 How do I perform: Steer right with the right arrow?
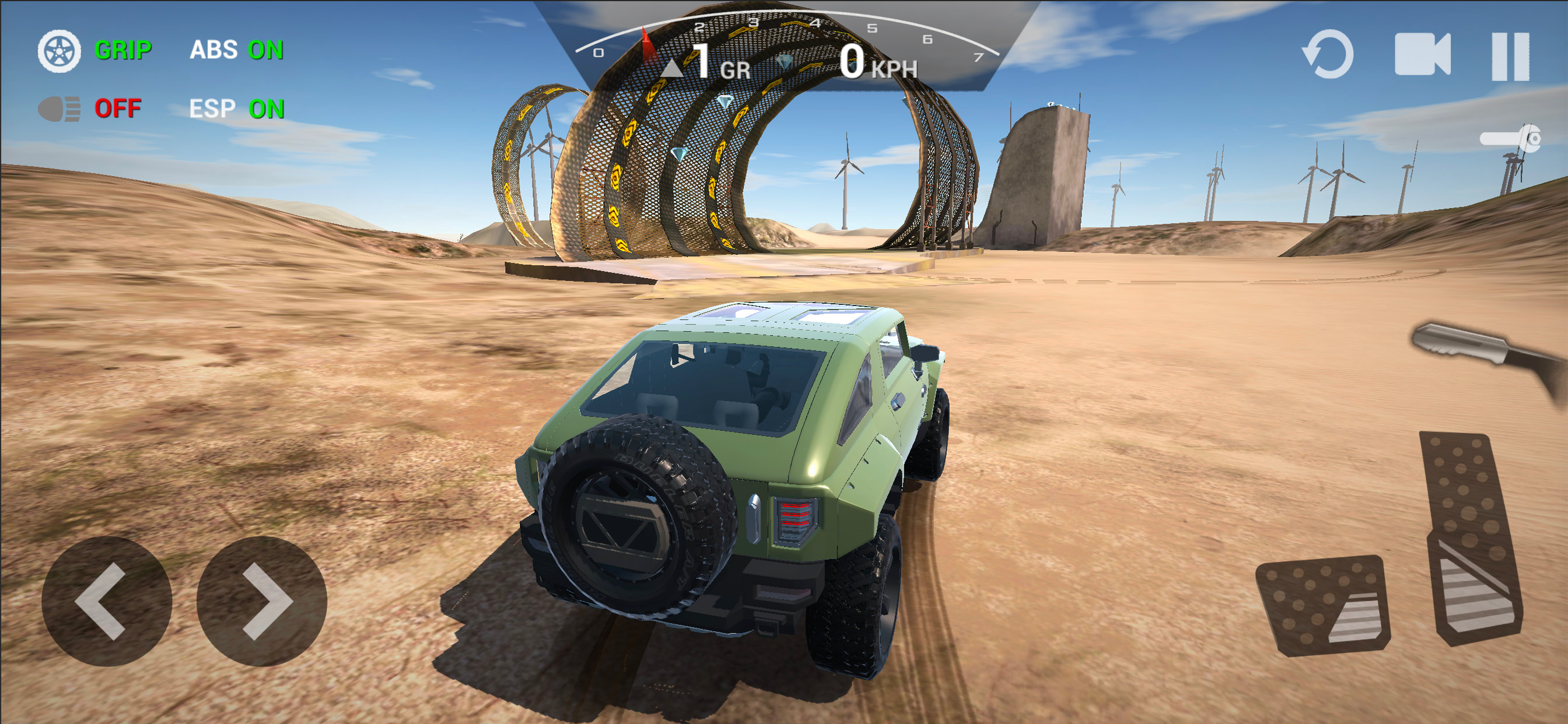click(262, 600)
